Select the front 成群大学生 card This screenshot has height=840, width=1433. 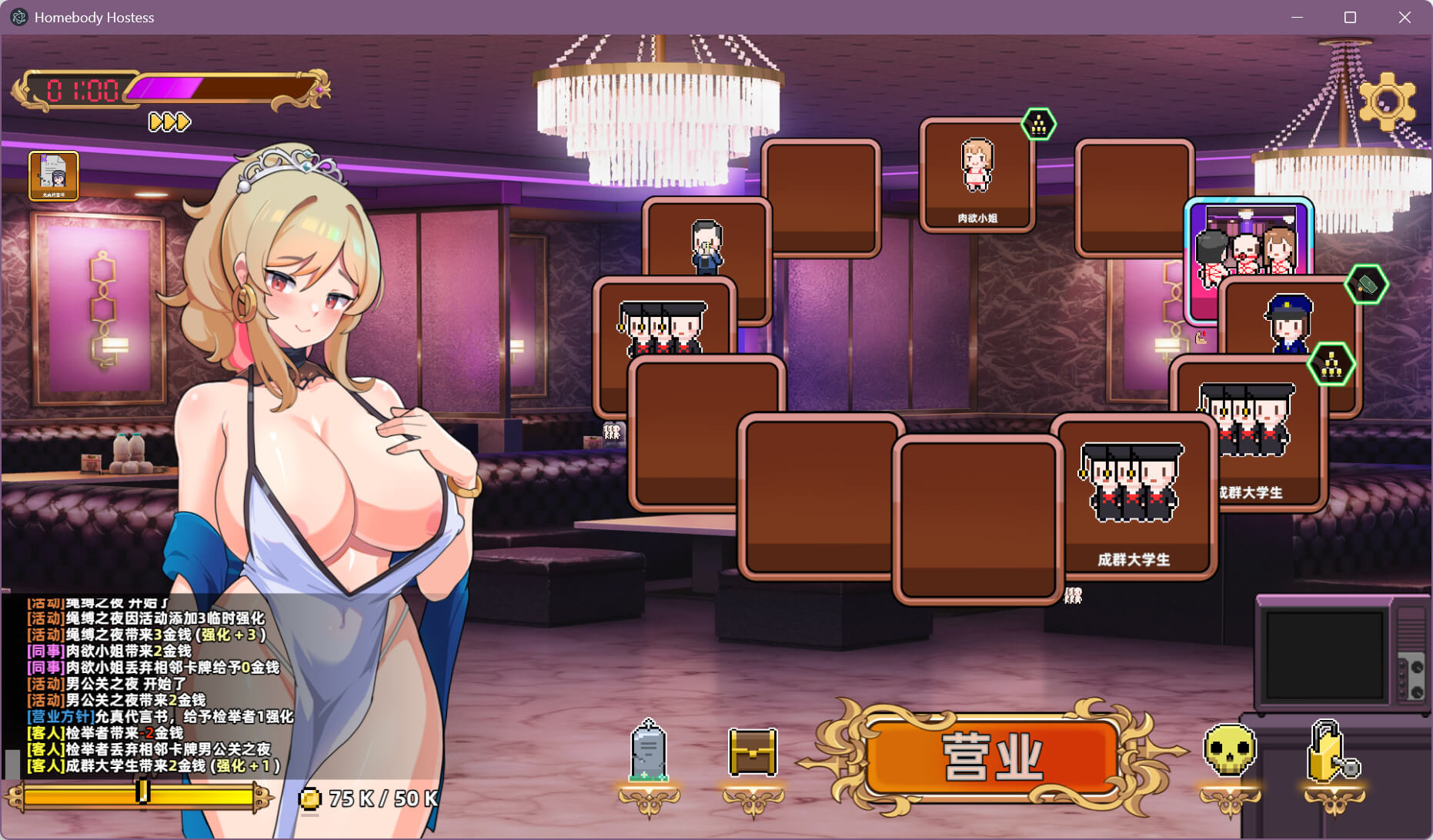click(1133, 496)
